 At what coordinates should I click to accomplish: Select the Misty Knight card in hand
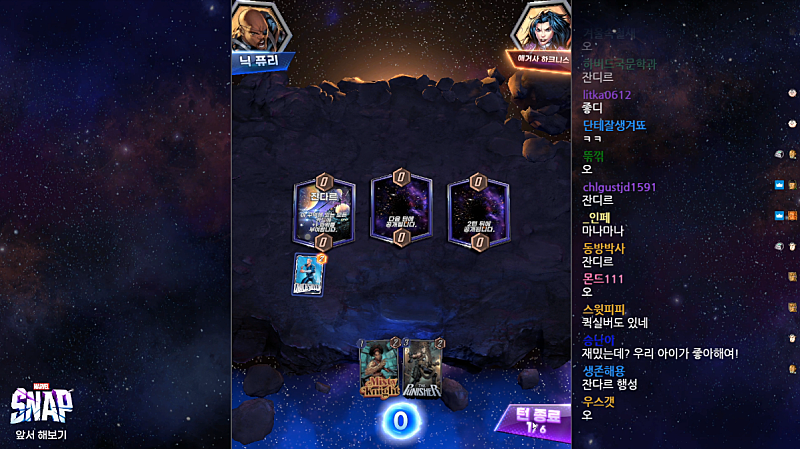pos(379,370)
